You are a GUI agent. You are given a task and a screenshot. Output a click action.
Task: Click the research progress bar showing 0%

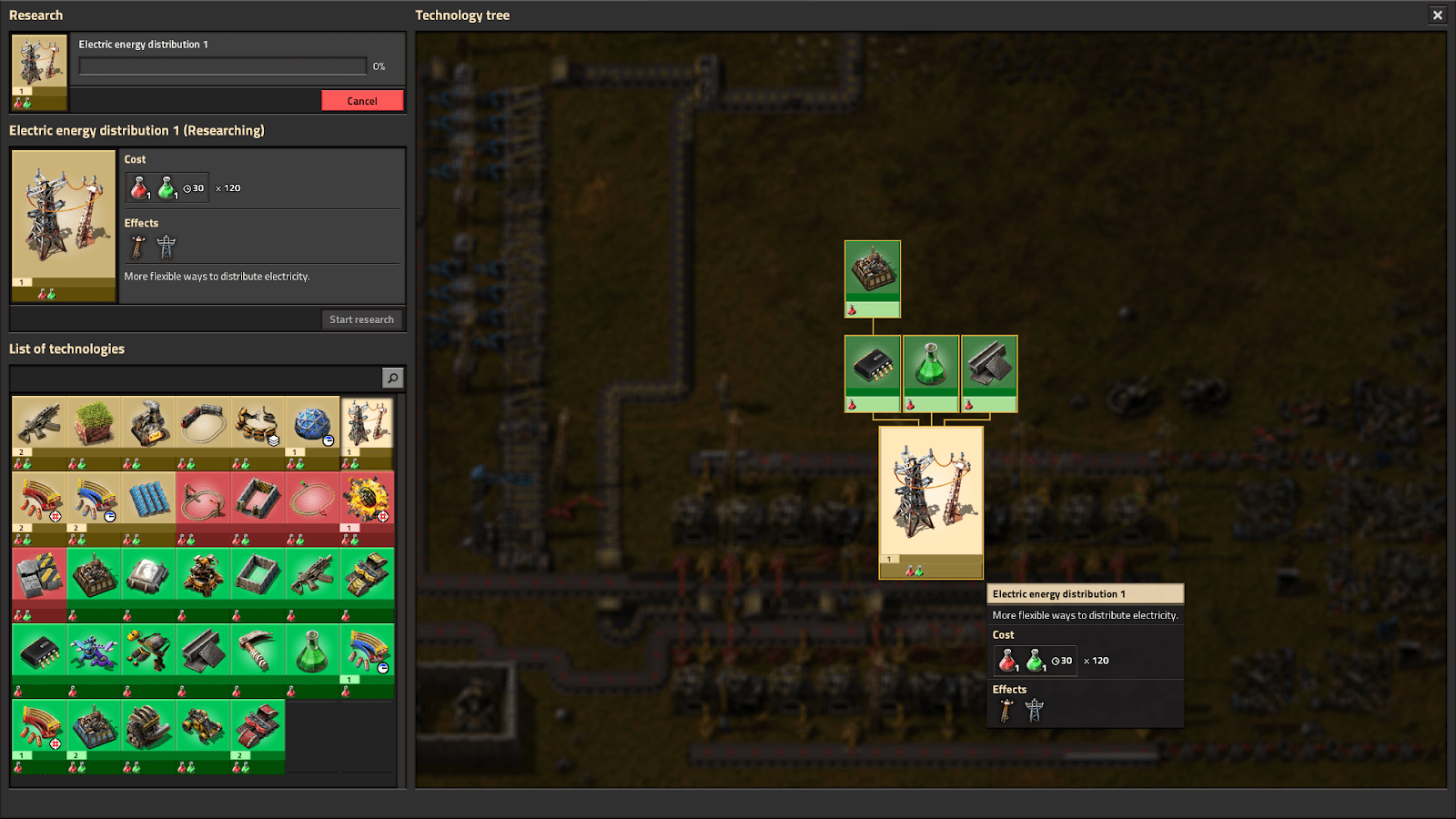click(221, 66)
